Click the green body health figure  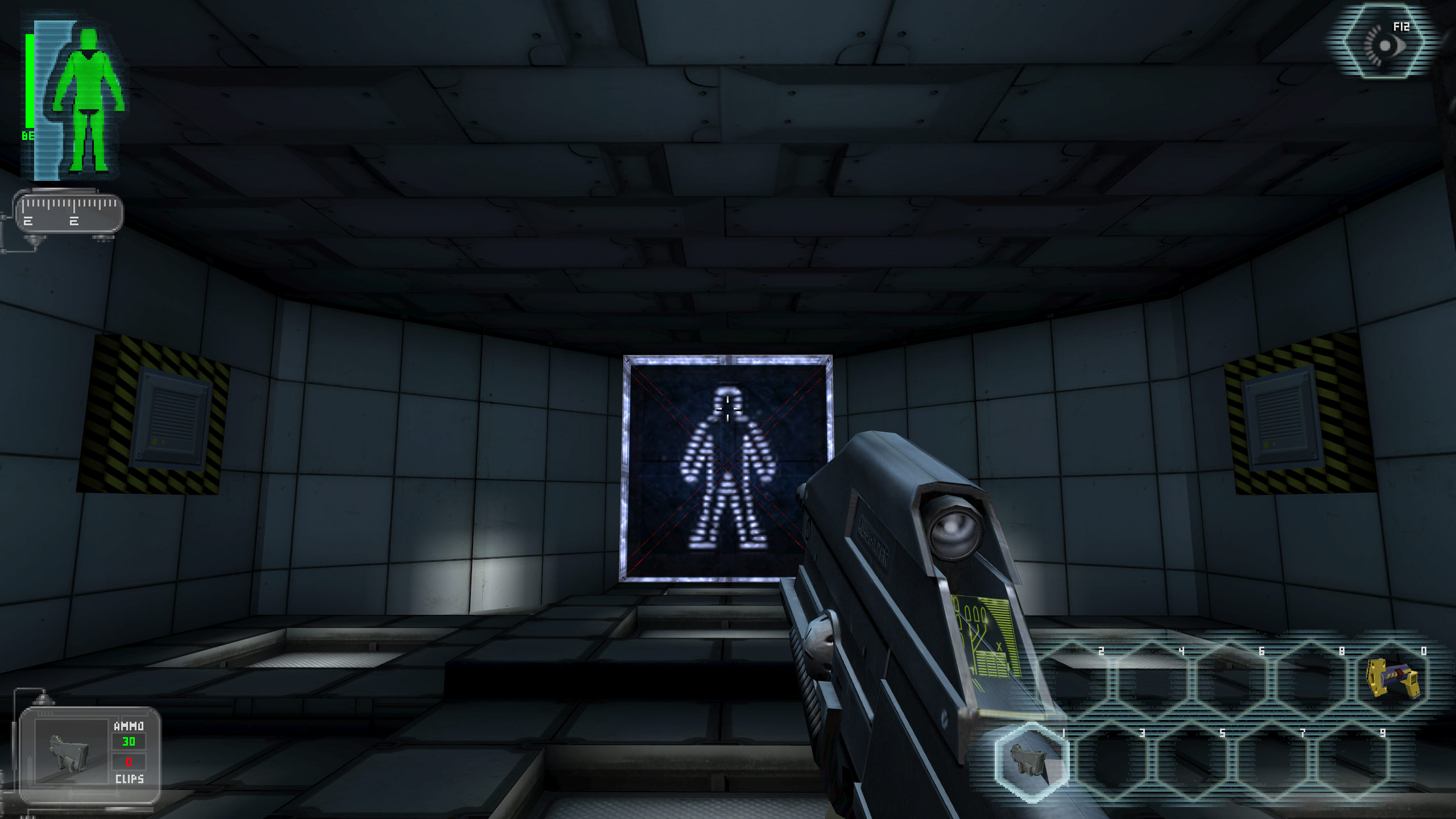point(88,100)
